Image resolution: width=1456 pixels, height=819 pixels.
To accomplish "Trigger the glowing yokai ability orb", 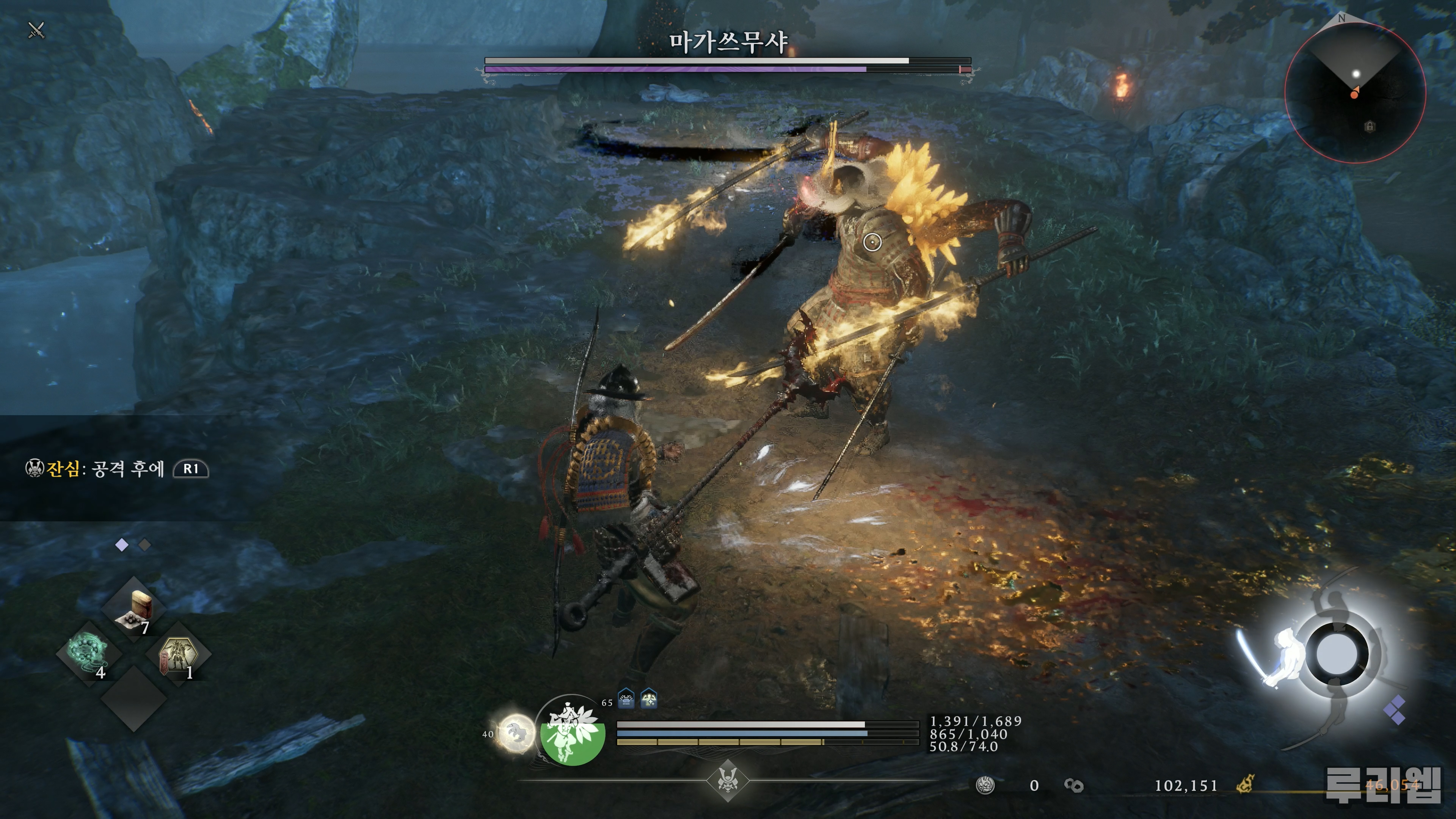I will click(x=516, y=733).
